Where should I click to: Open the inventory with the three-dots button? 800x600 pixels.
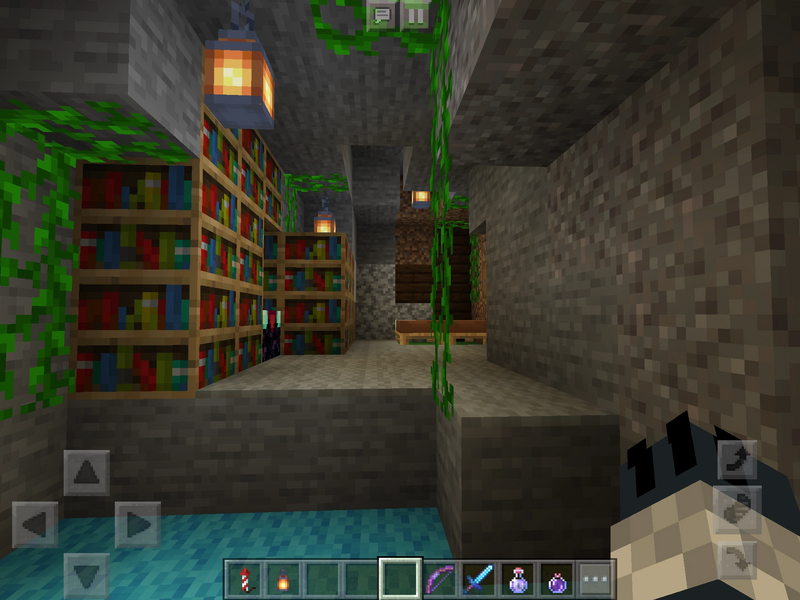[x=596, y=579]
